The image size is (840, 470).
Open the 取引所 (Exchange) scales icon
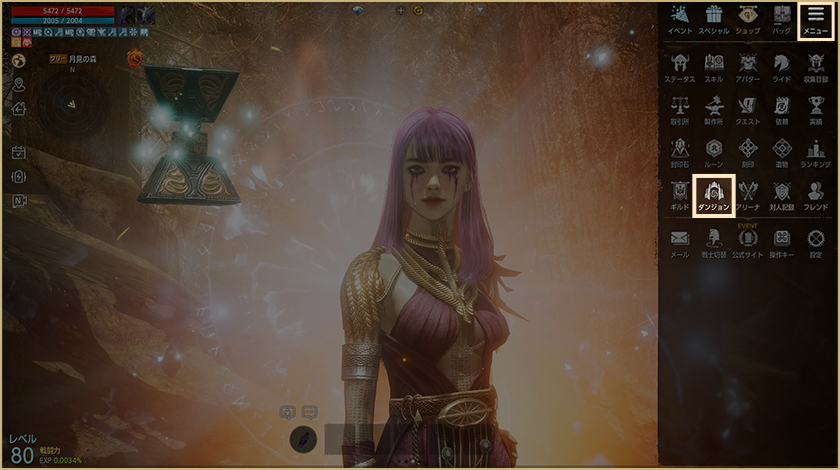(680, 109)
